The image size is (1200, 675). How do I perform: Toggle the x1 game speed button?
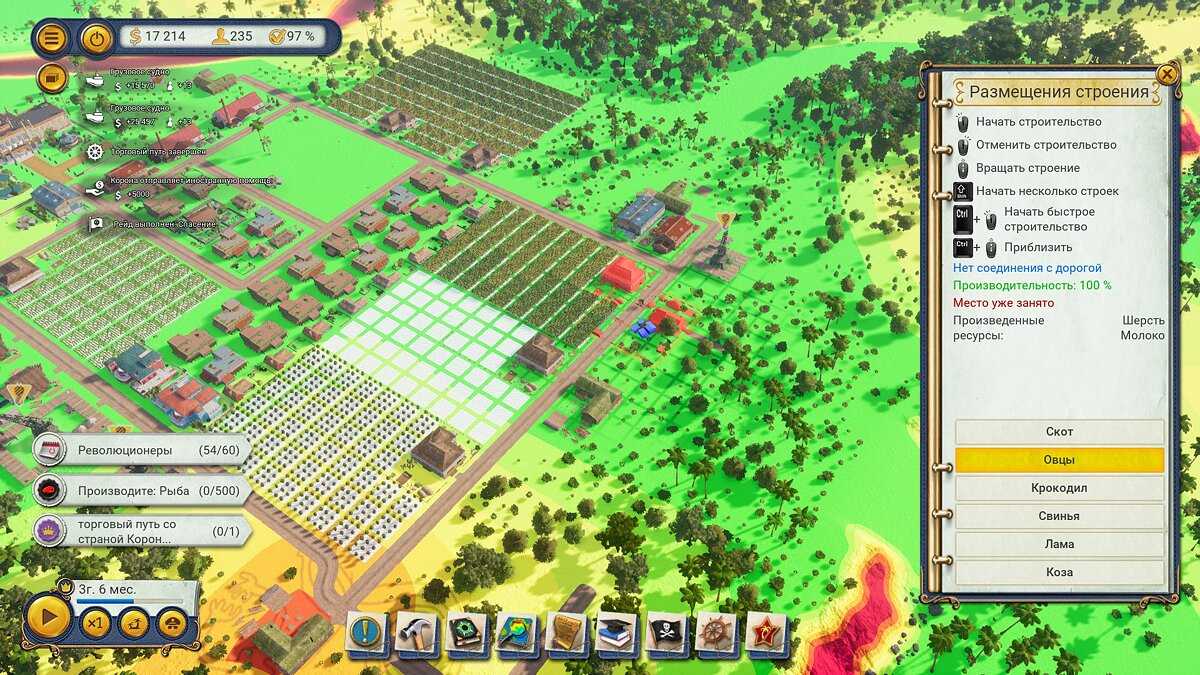click(96, 624)
